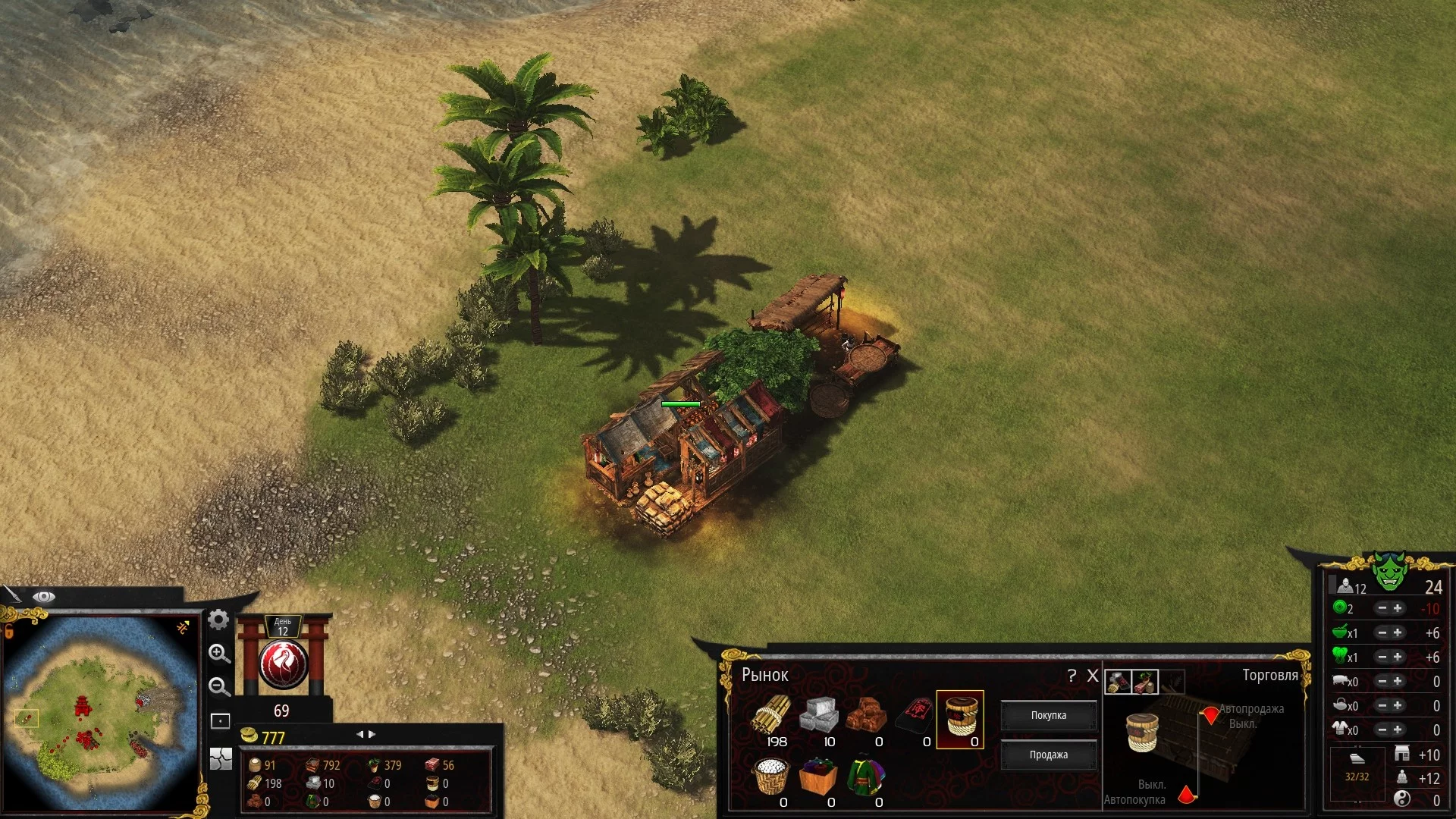Select the stone blocks trade good
This screenshot has width=1456, height=819.
pyautogui.click(x=820, y=715)
